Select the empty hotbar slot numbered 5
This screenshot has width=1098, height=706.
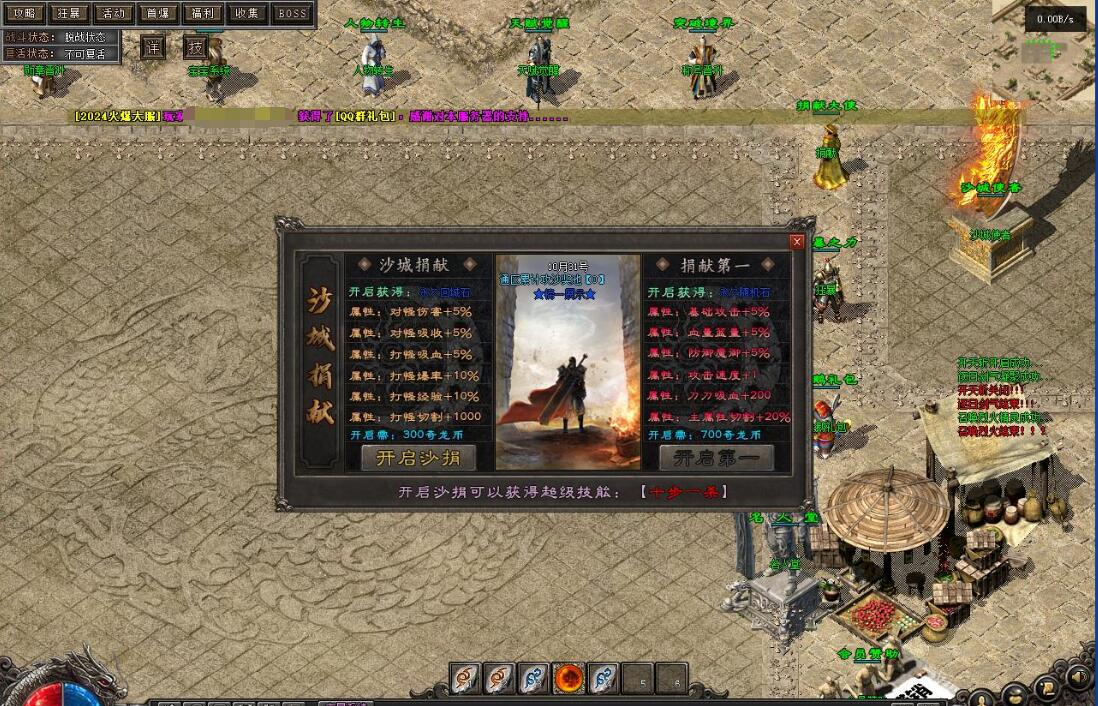point(637,679)
